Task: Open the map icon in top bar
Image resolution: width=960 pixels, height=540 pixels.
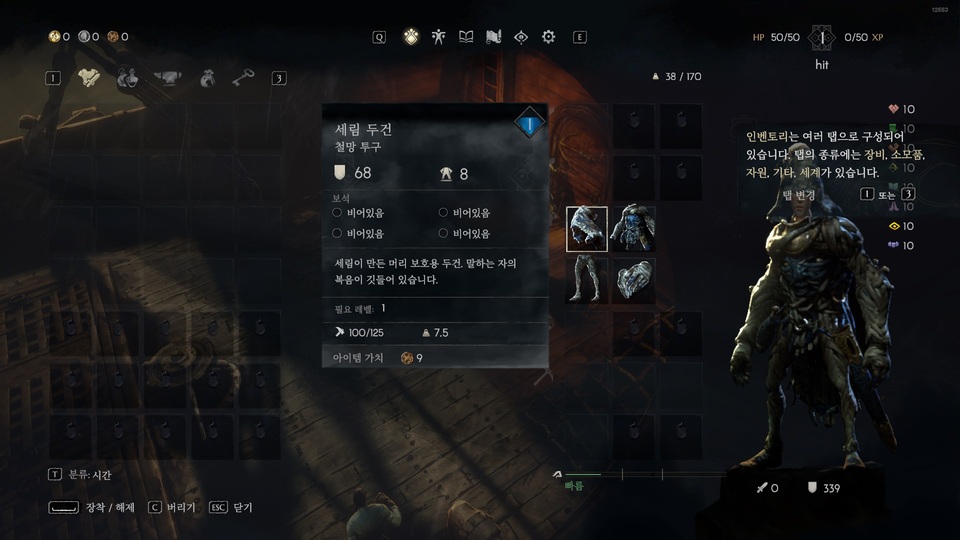Action: coord(493,37)
